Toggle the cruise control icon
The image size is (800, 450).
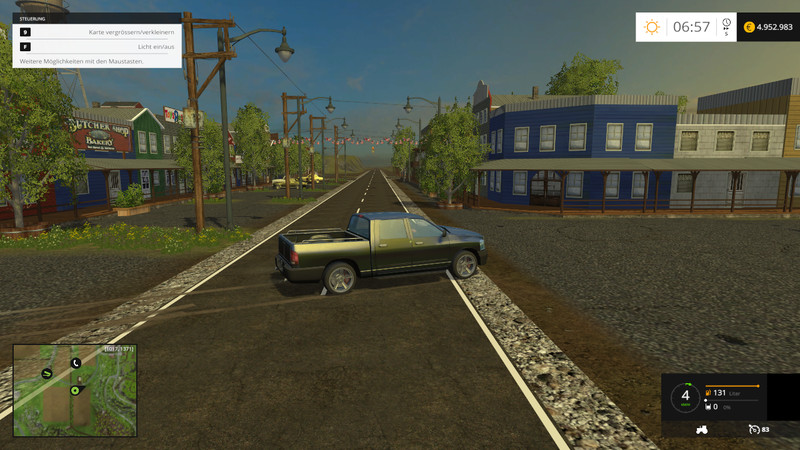click(x=754, y=429)
